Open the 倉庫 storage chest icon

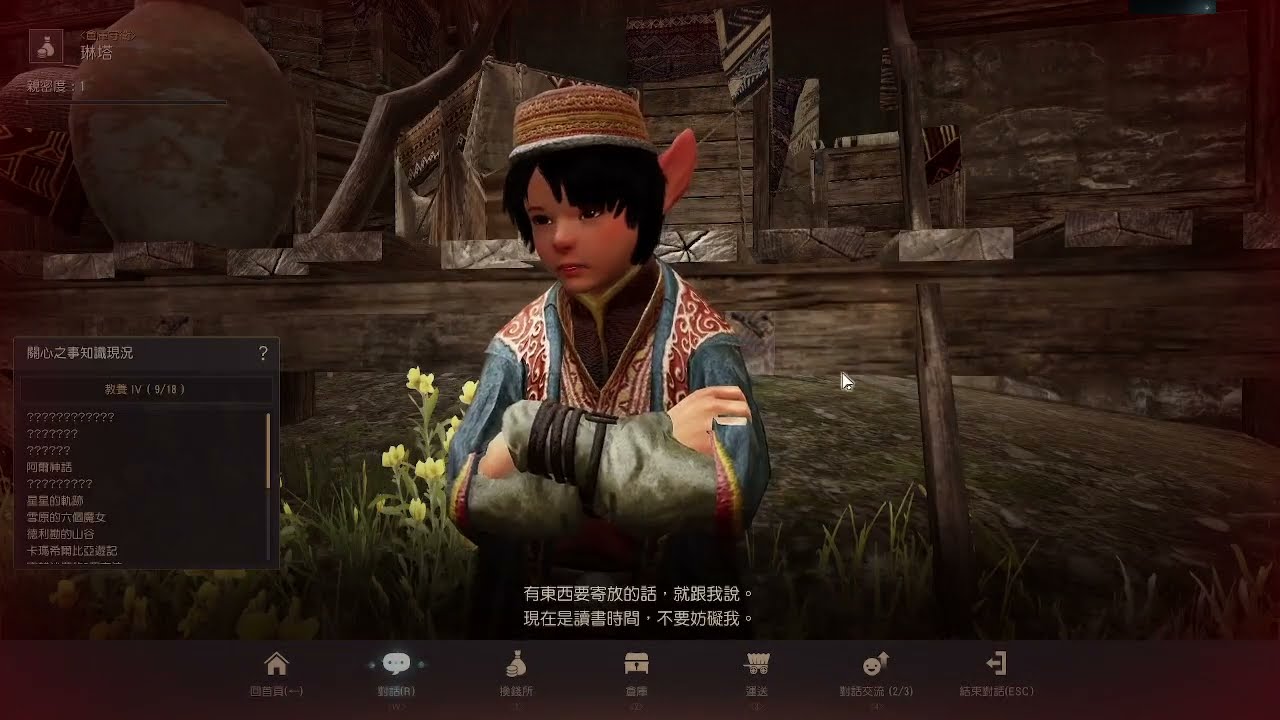pos(638,662)
